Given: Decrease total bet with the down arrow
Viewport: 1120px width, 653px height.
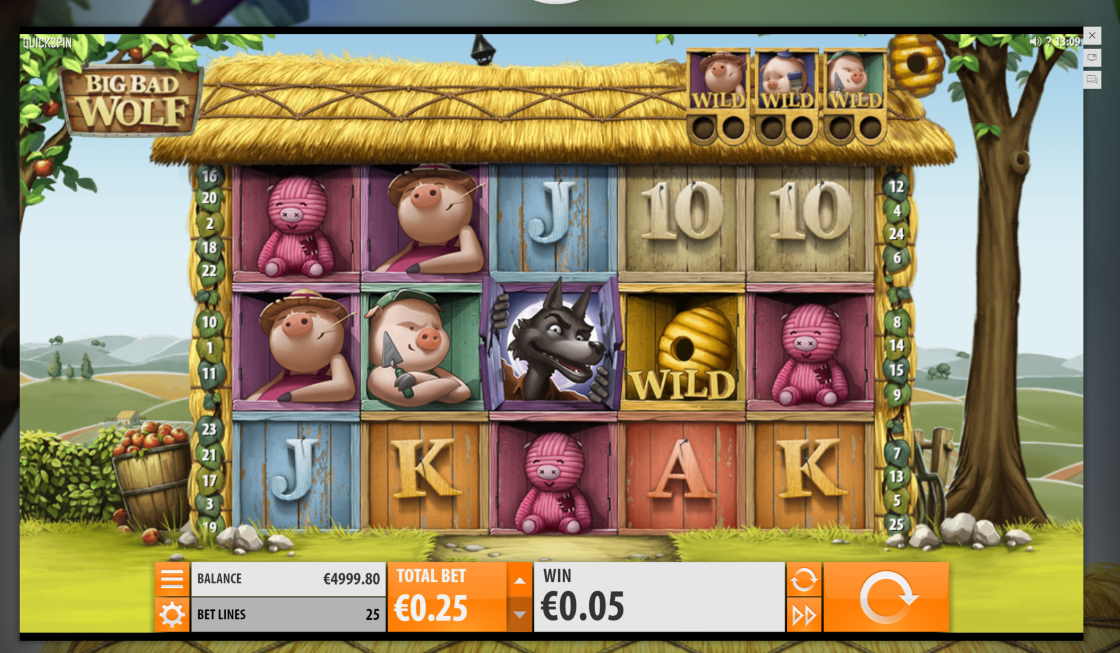Looking at the screenshot, I should (x=519, y=614).
